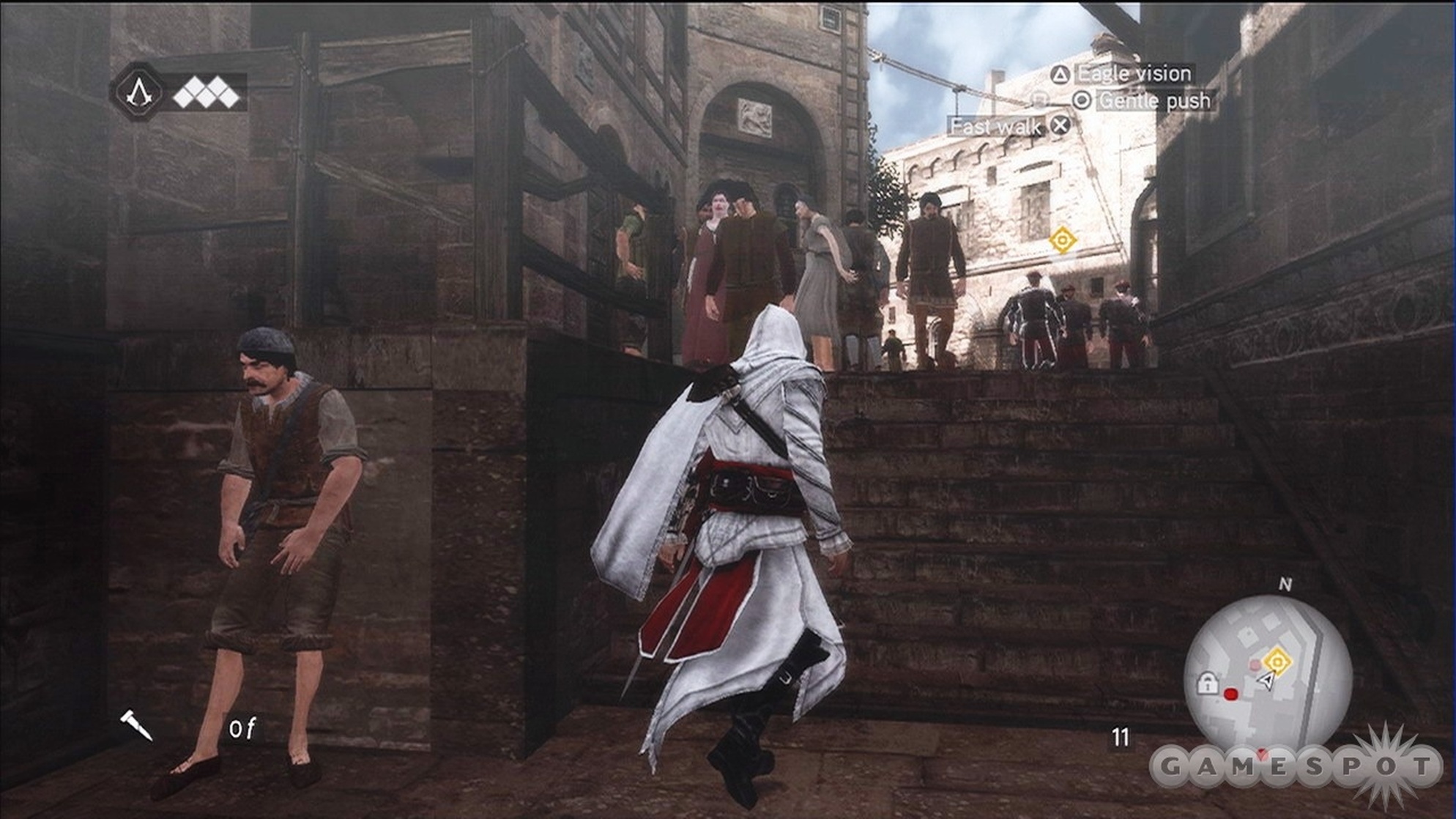Select the padlock icon on the minimap

coord(1206,683)
